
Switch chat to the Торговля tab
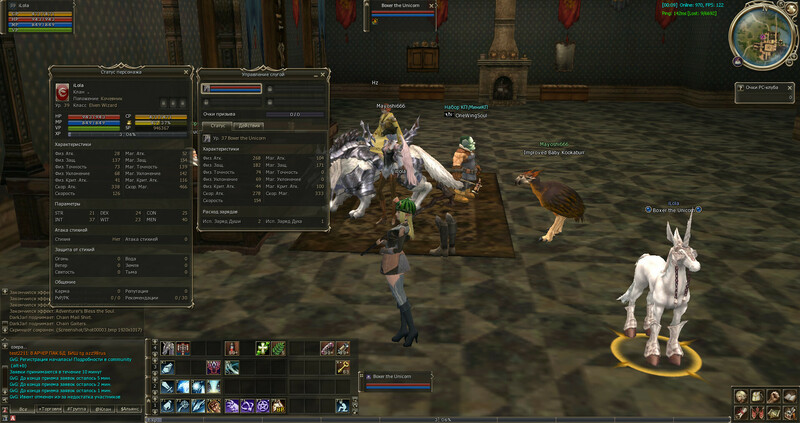coord(48,409)
